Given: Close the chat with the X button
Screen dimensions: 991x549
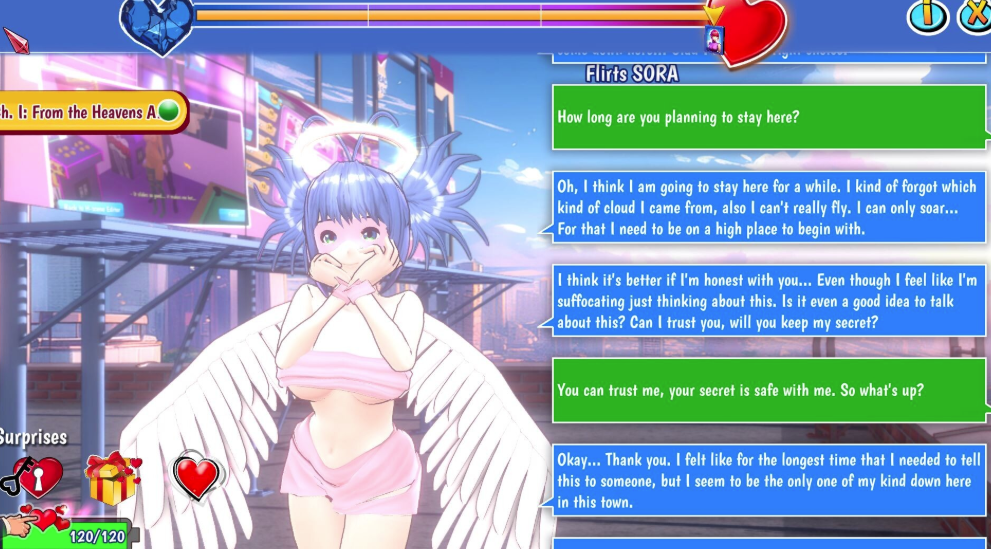Looking at the screenshot, I should tap(975, 16).
